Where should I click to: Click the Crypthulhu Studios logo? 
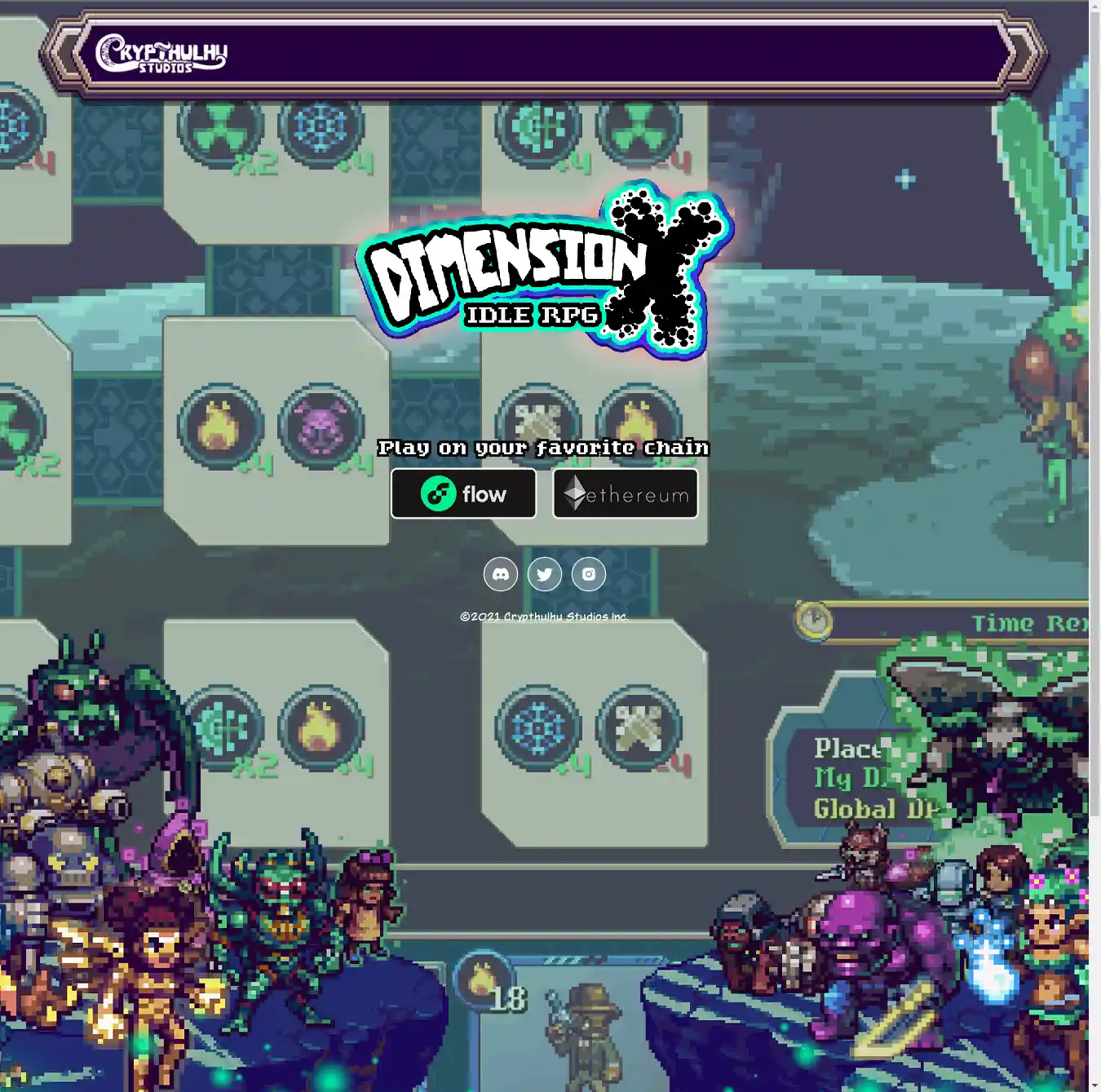[x=161, y=54]
